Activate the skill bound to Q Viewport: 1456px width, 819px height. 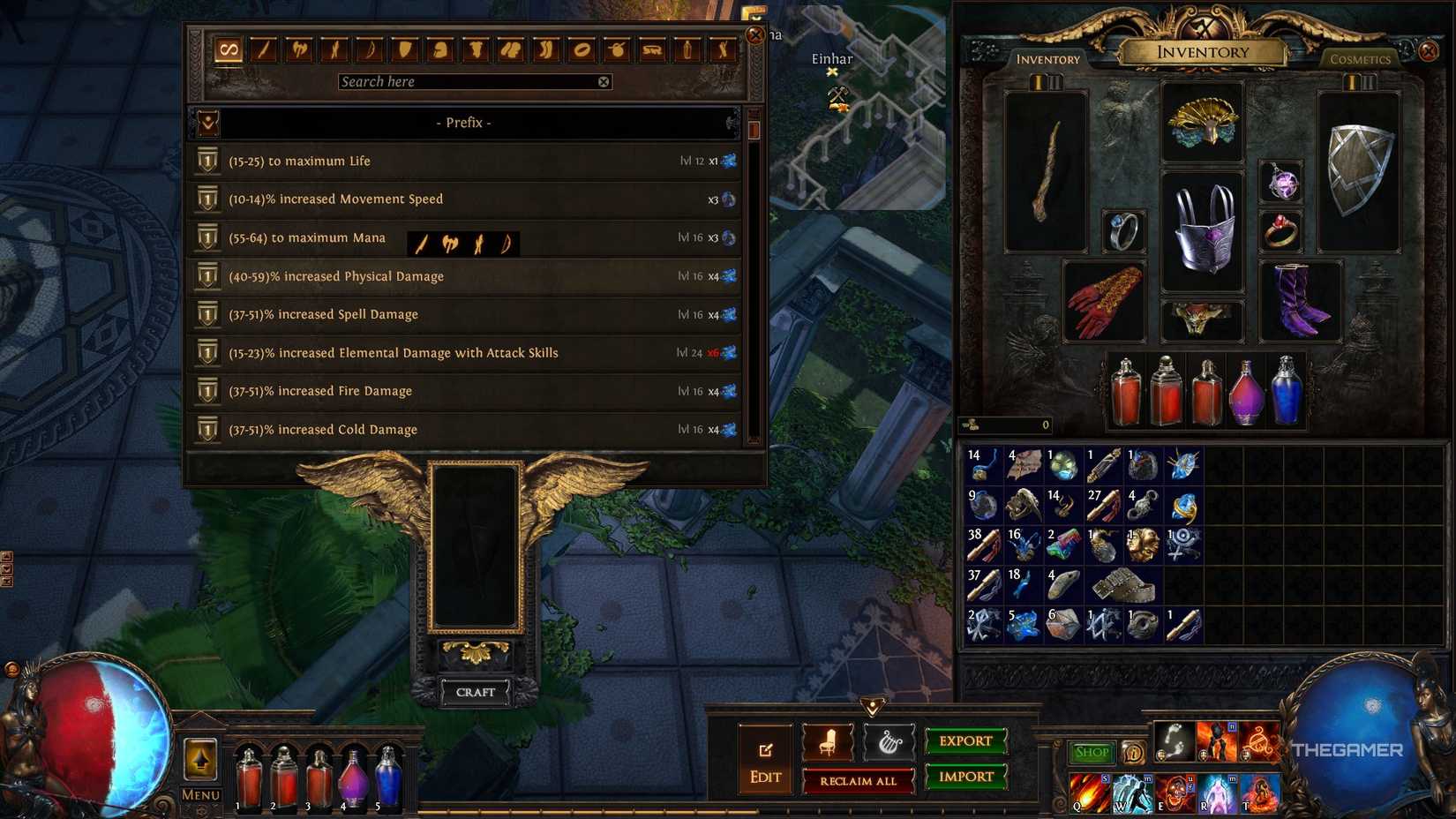[x=1087, y=792]
